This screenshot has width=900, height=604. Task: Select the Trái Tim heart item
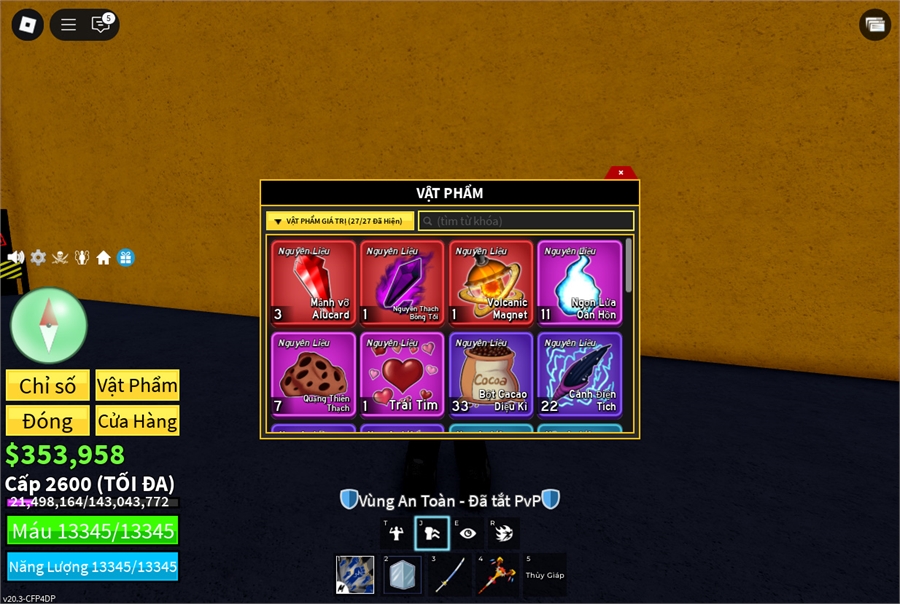click(x=402, y=375)
